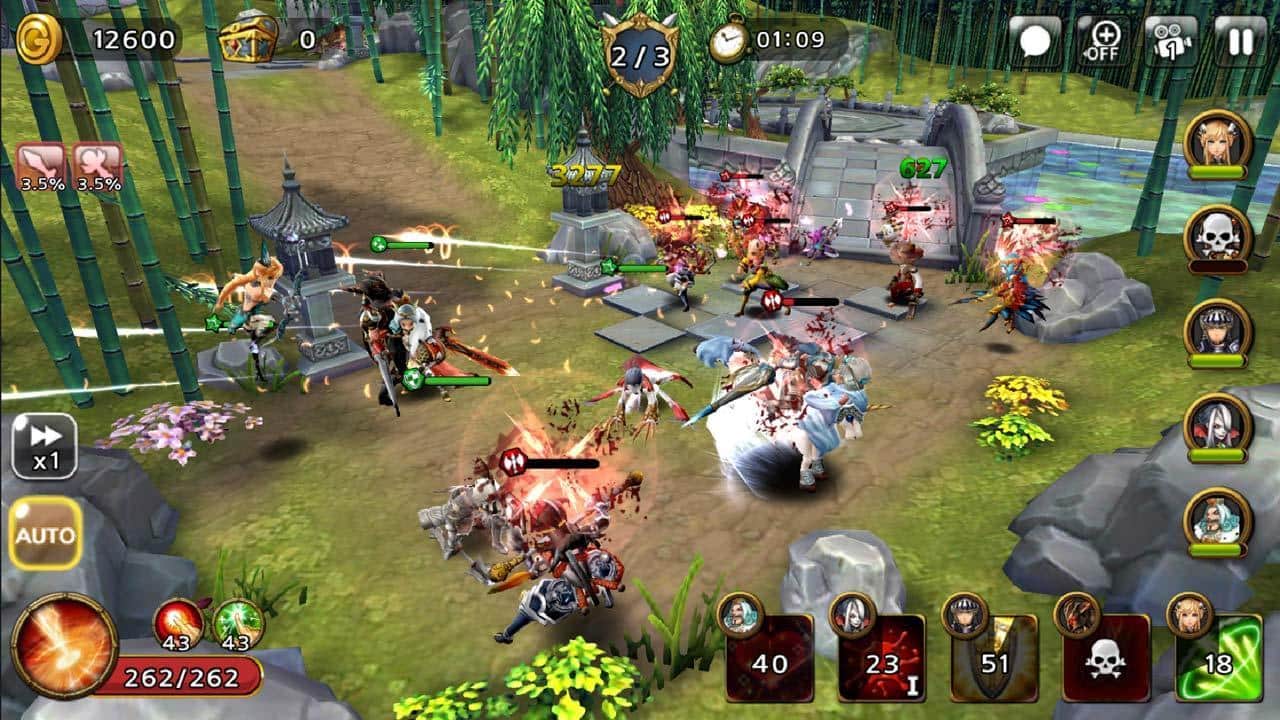Image resolution: width=1280 pixels, height=720 pixels.
Task: Change battle speed with x1 button
Action: [x=44, y=446]
